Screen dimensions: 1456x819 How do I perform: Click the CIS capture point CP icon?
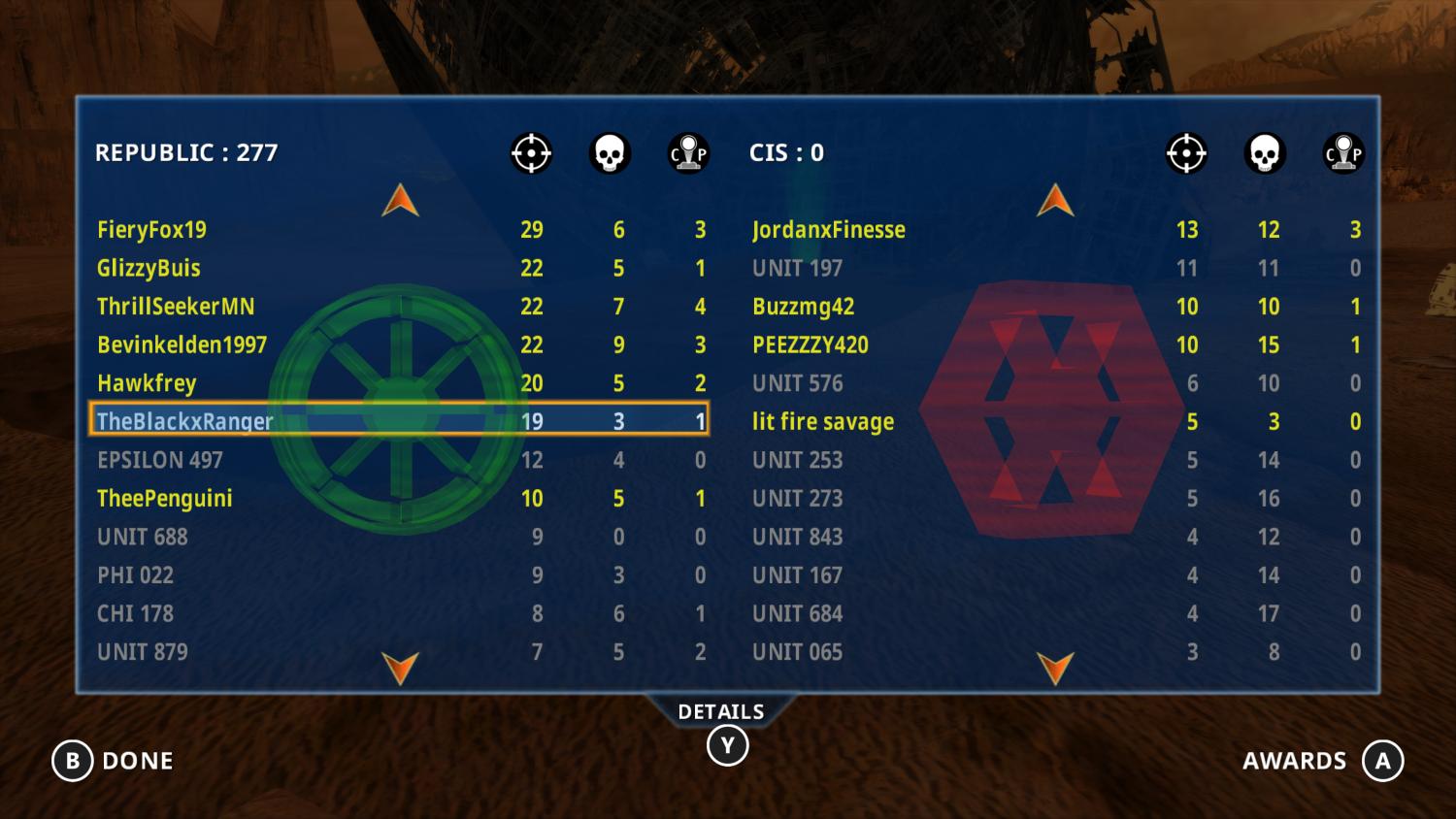(1342, 152)
